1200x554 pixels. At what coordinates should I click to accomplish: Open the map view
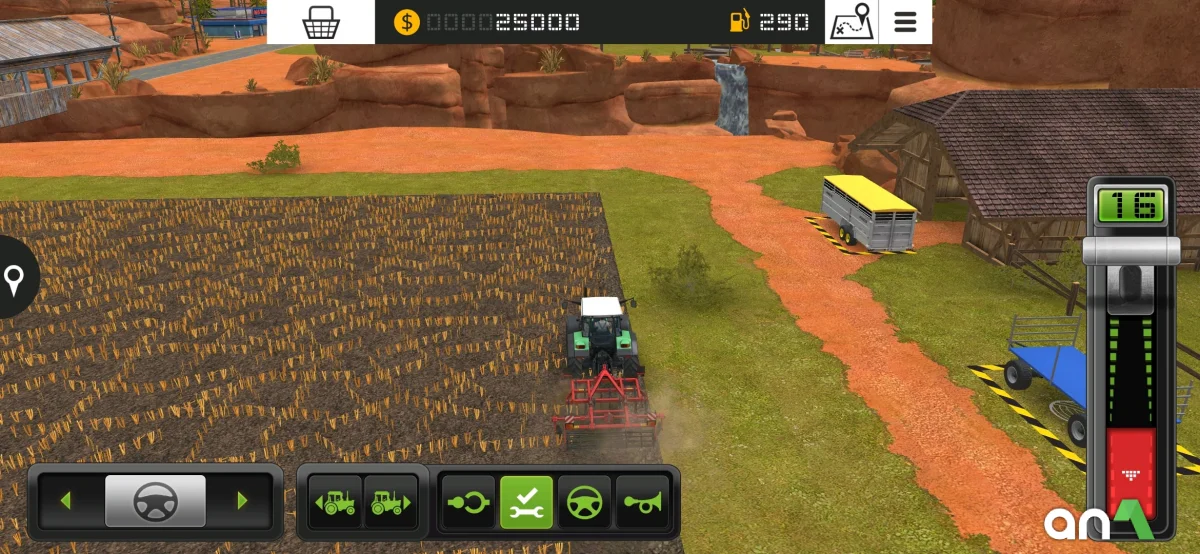851,22
